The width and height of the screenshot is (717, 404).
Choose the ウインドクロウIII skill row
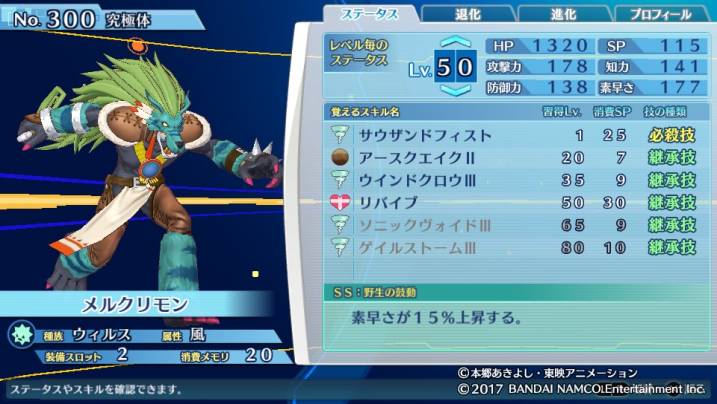pos(512,181)
